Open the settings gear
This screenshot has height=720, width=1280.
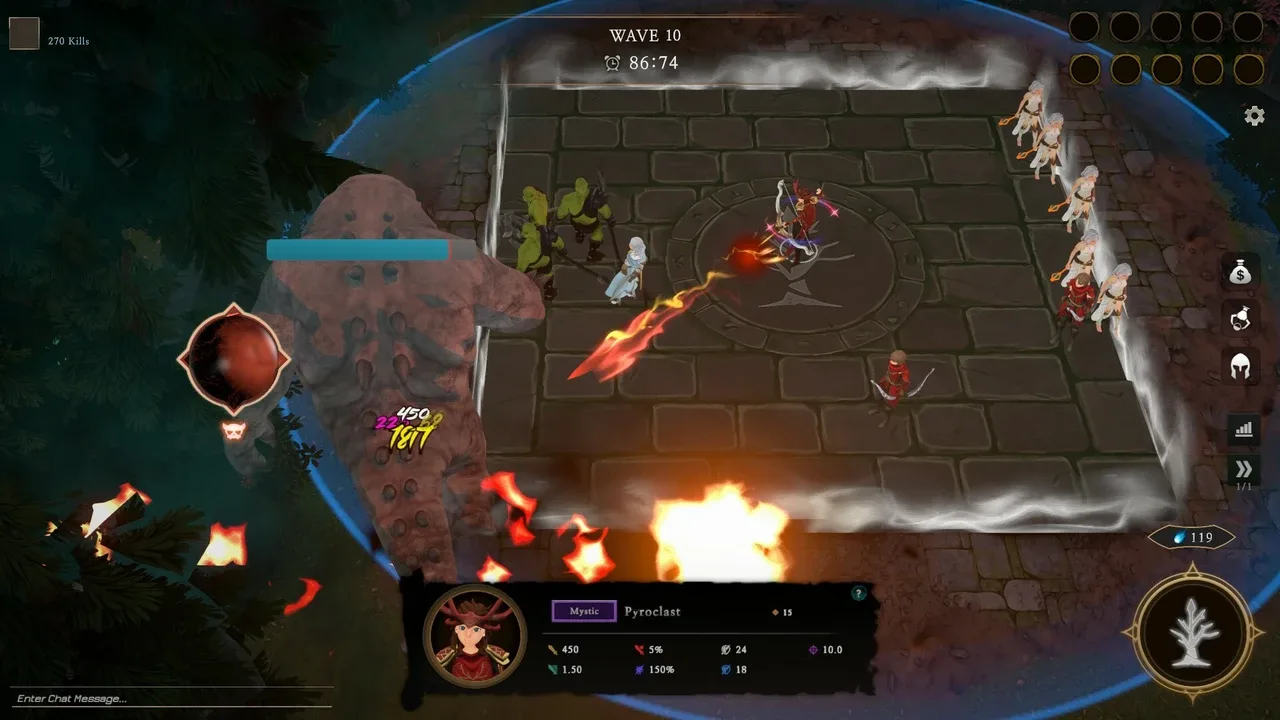(1254, 116)
